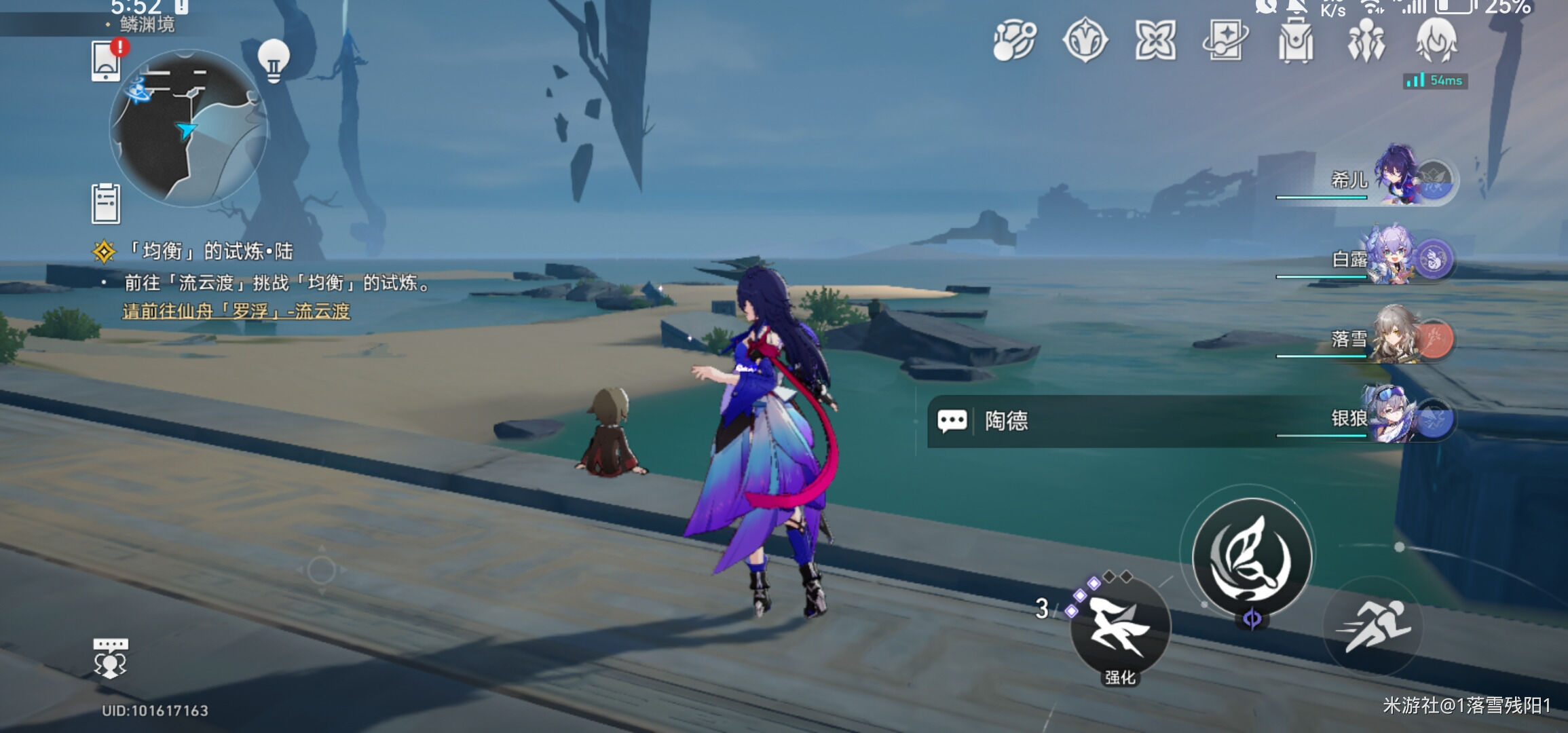The image size is (1568, 733).
Task: Open the luggage backpack inventory icon
Action: 1296,41
